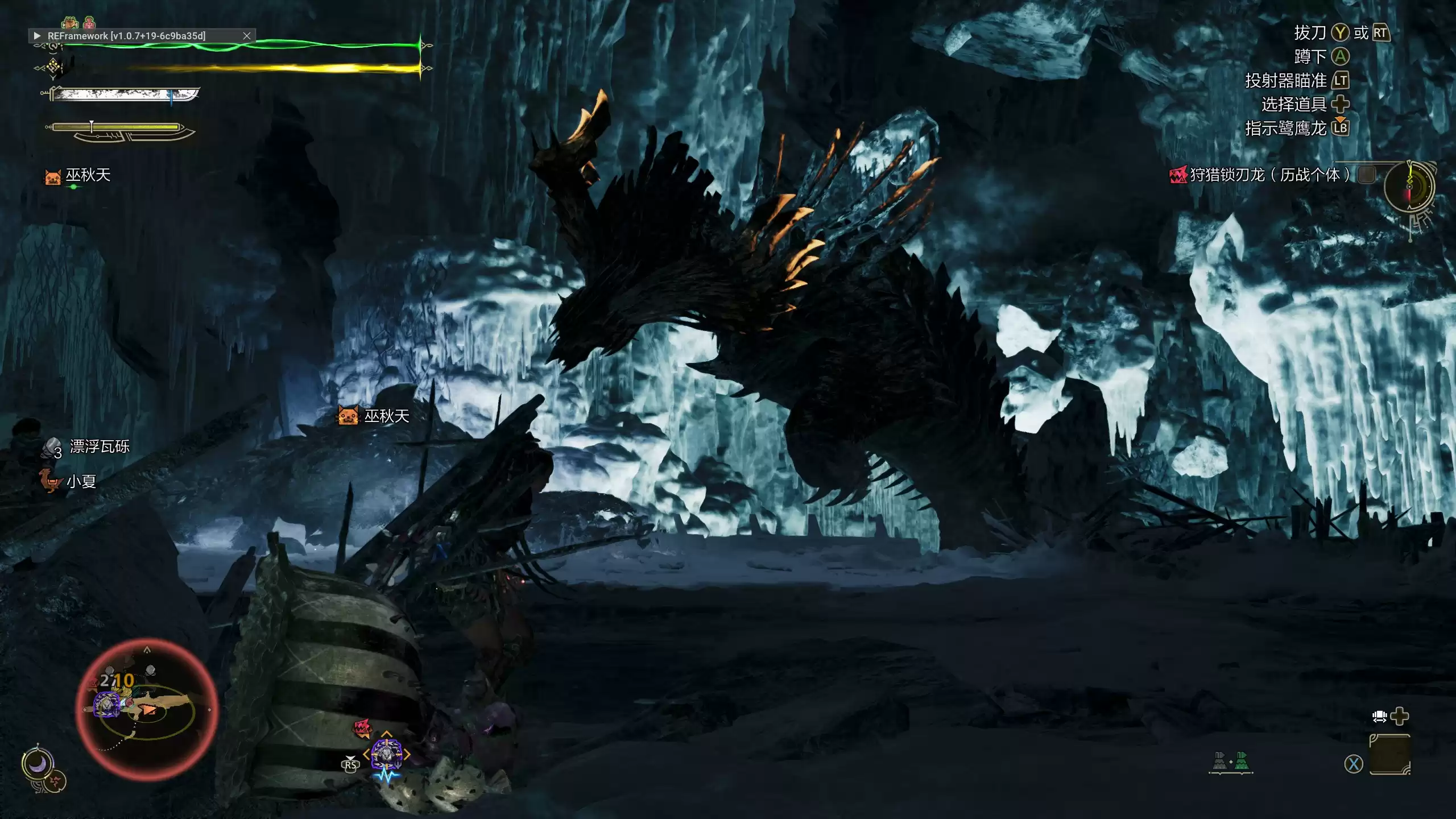Click the grey camp tent icon
The width and height of the screenshot is (1456, 819).
click(x=1219, y=761)
